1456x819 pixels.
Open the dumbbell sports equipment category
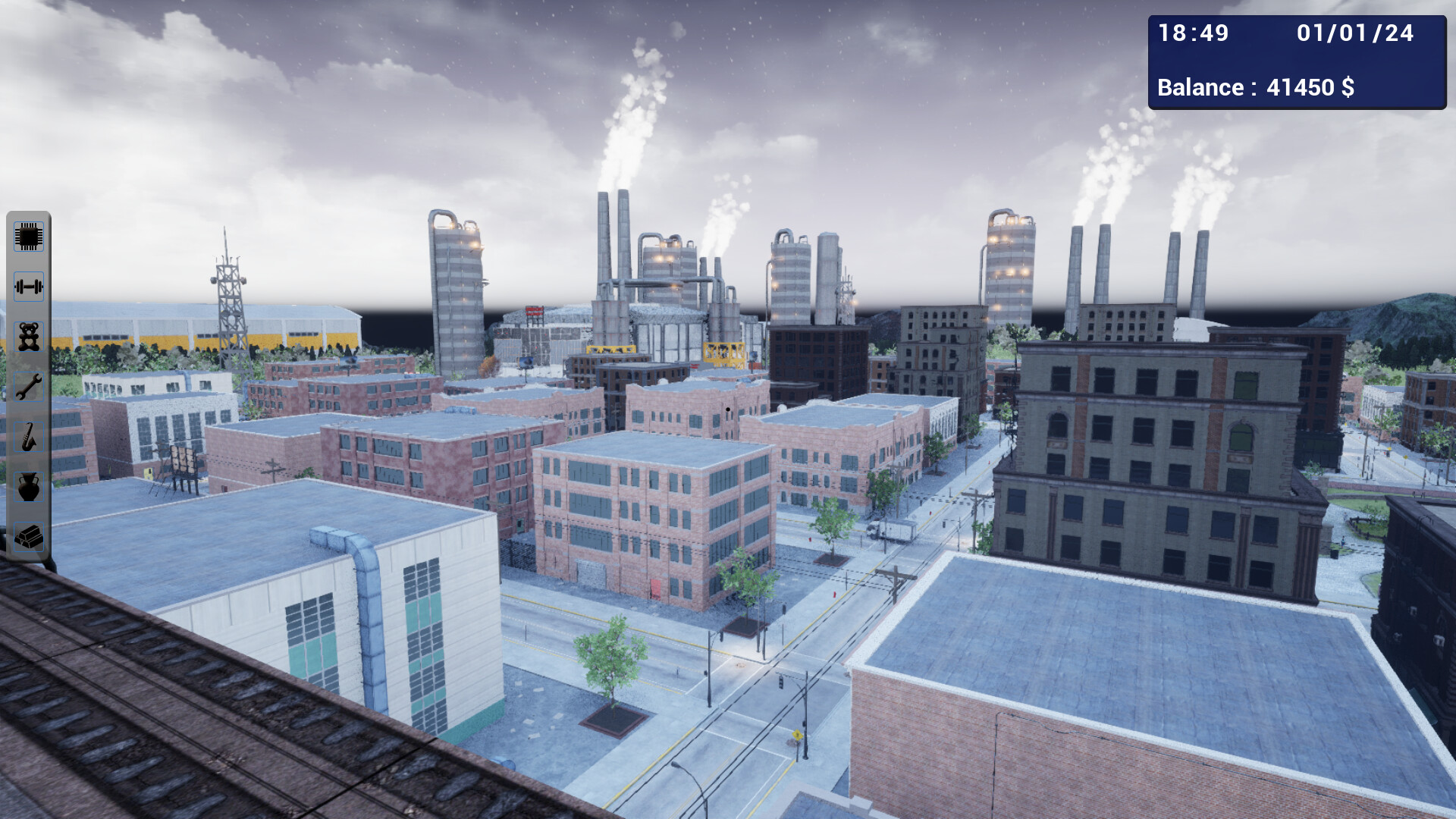point(28,287)
